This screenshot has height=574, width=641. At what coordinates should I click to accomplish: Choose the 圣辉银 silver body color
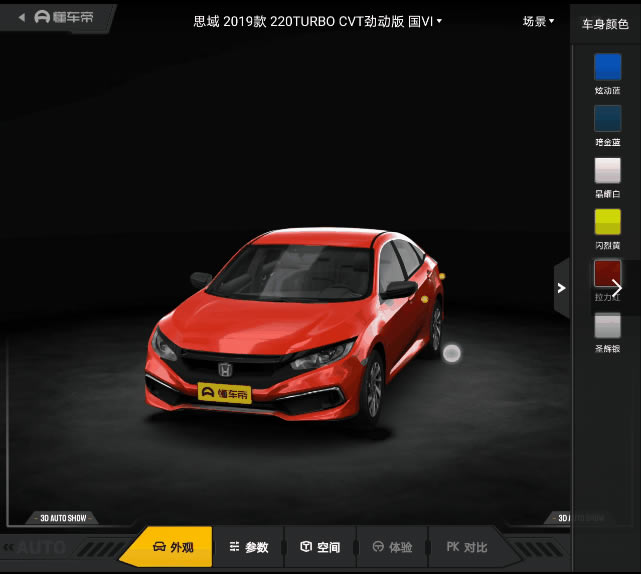tap(607, 326)
